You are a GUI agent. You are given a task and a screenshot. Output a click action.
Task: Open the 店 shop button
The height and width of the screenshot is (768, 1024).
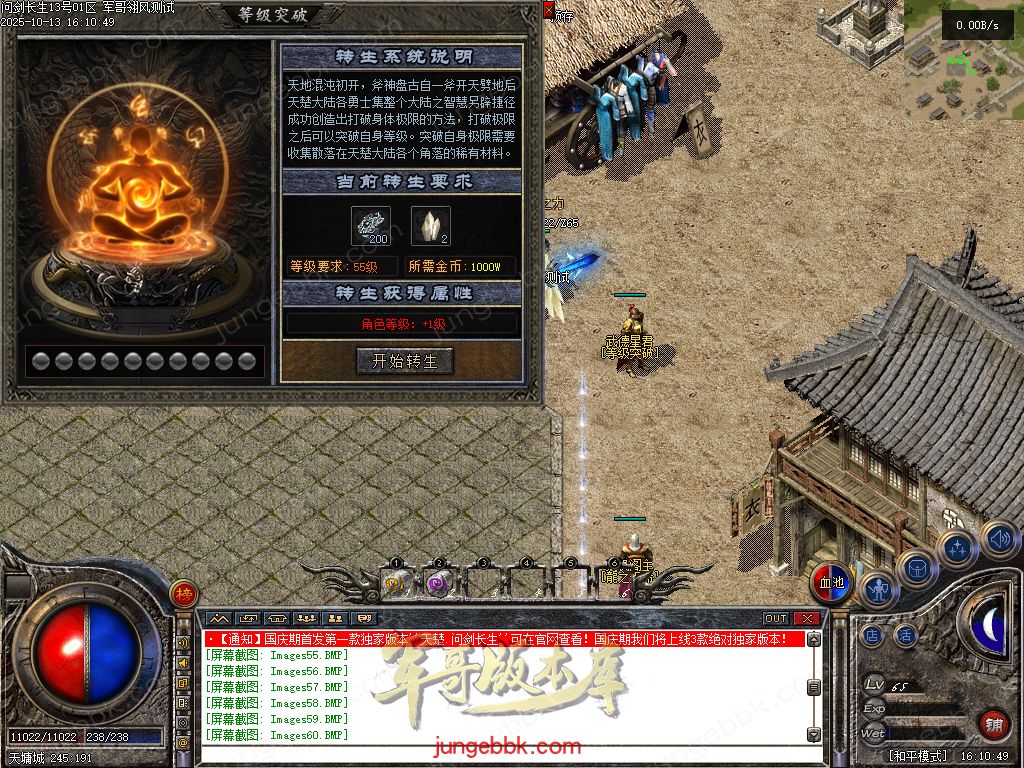(x=872, y=634)
